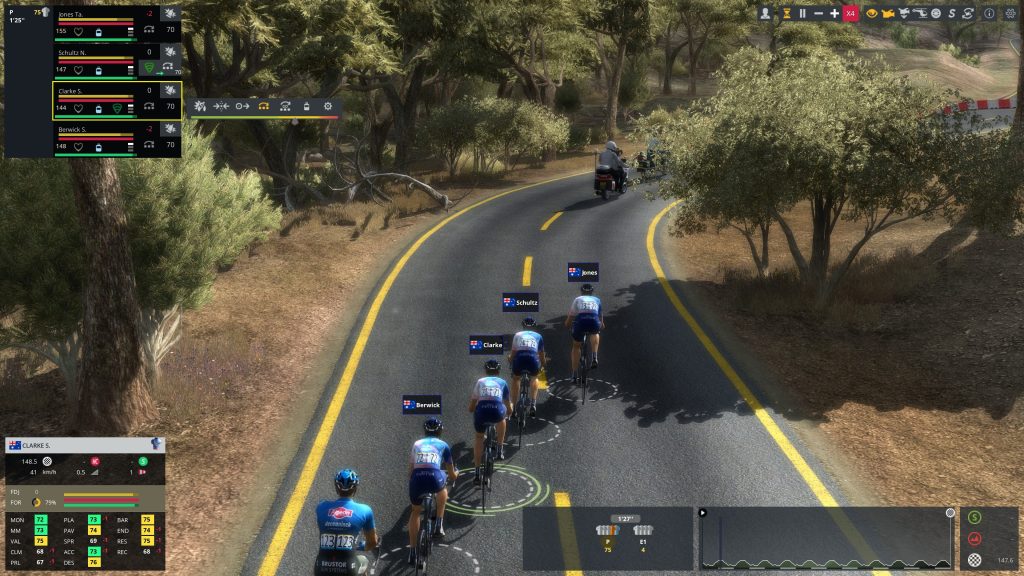
Task: Show the green sprint points marker info
Action: pyautogui.click(x=975, y=518)
